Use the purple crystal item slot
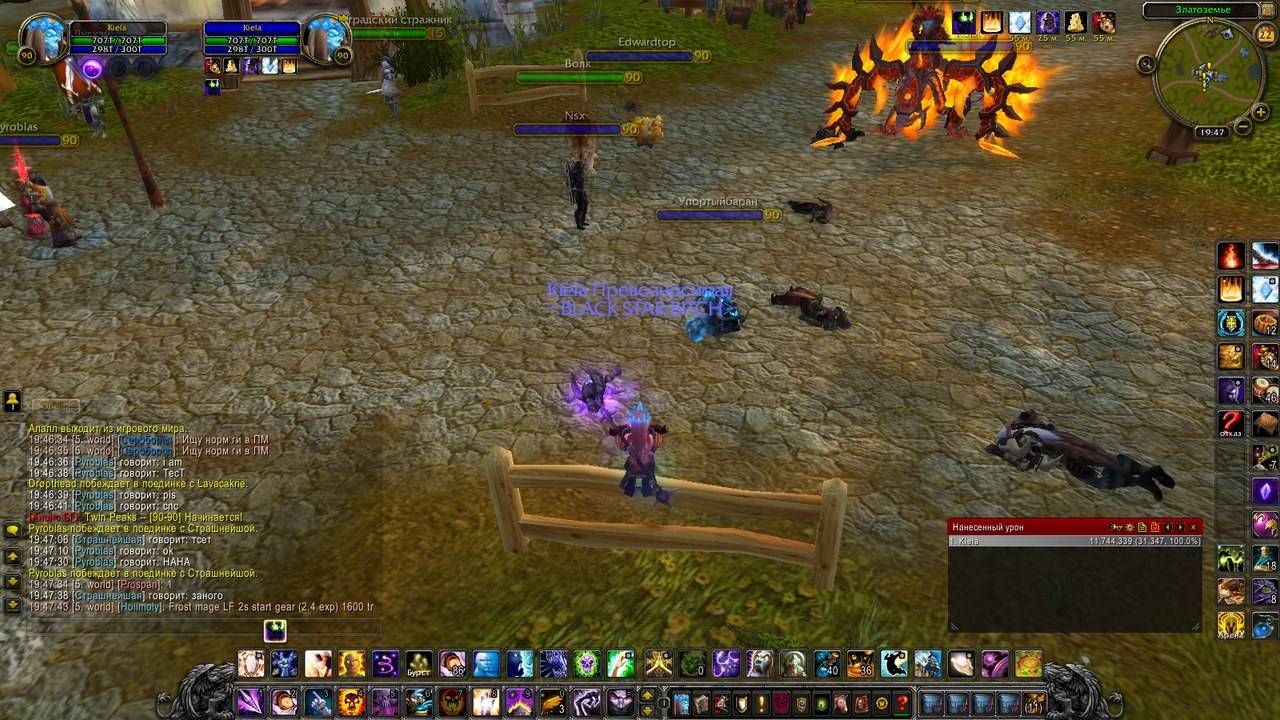1280x720 pixels. (x=1265, y=491)
